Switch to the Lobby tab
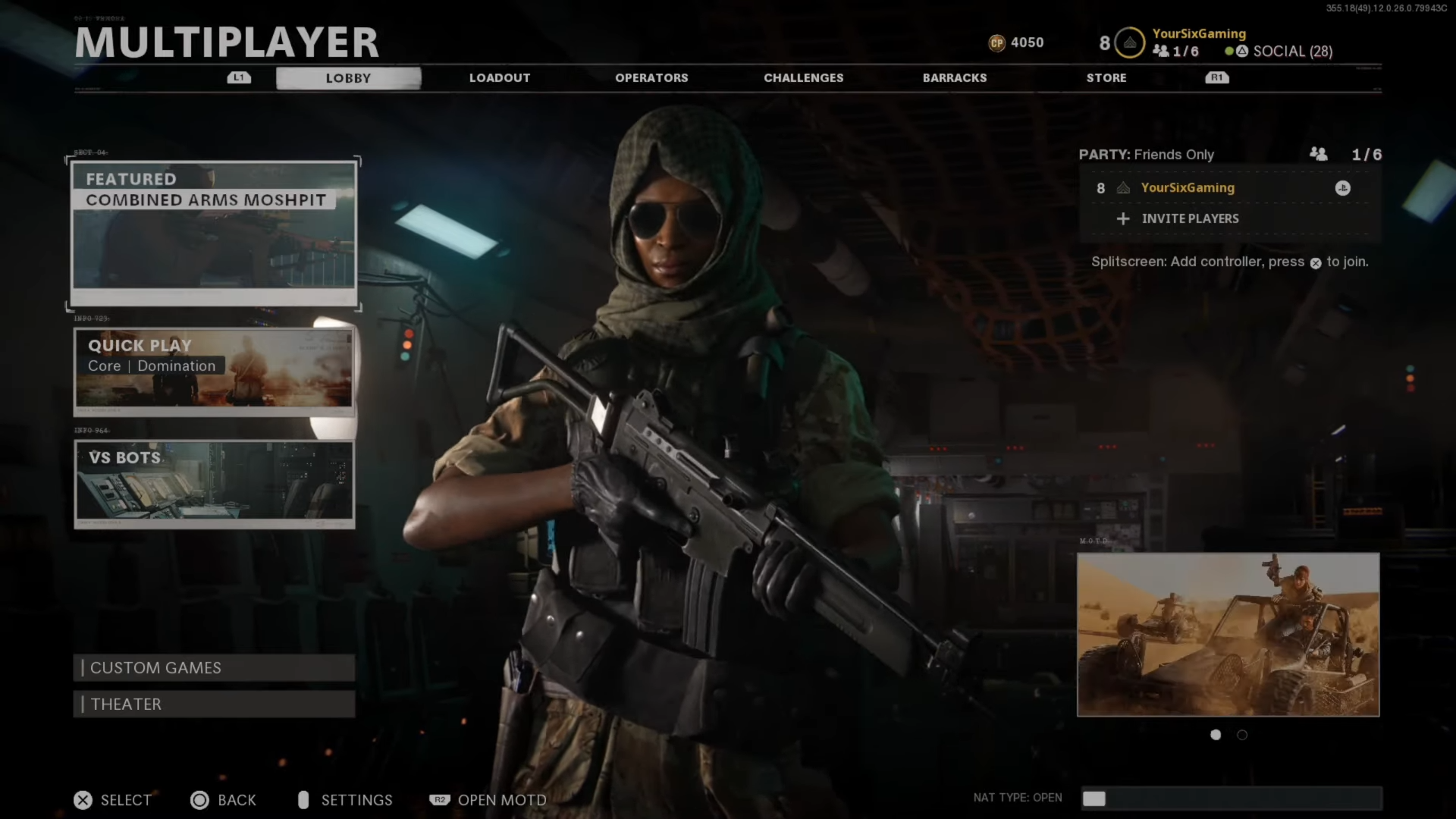The width and height of the screenshot is (1456, 819). 348,78
